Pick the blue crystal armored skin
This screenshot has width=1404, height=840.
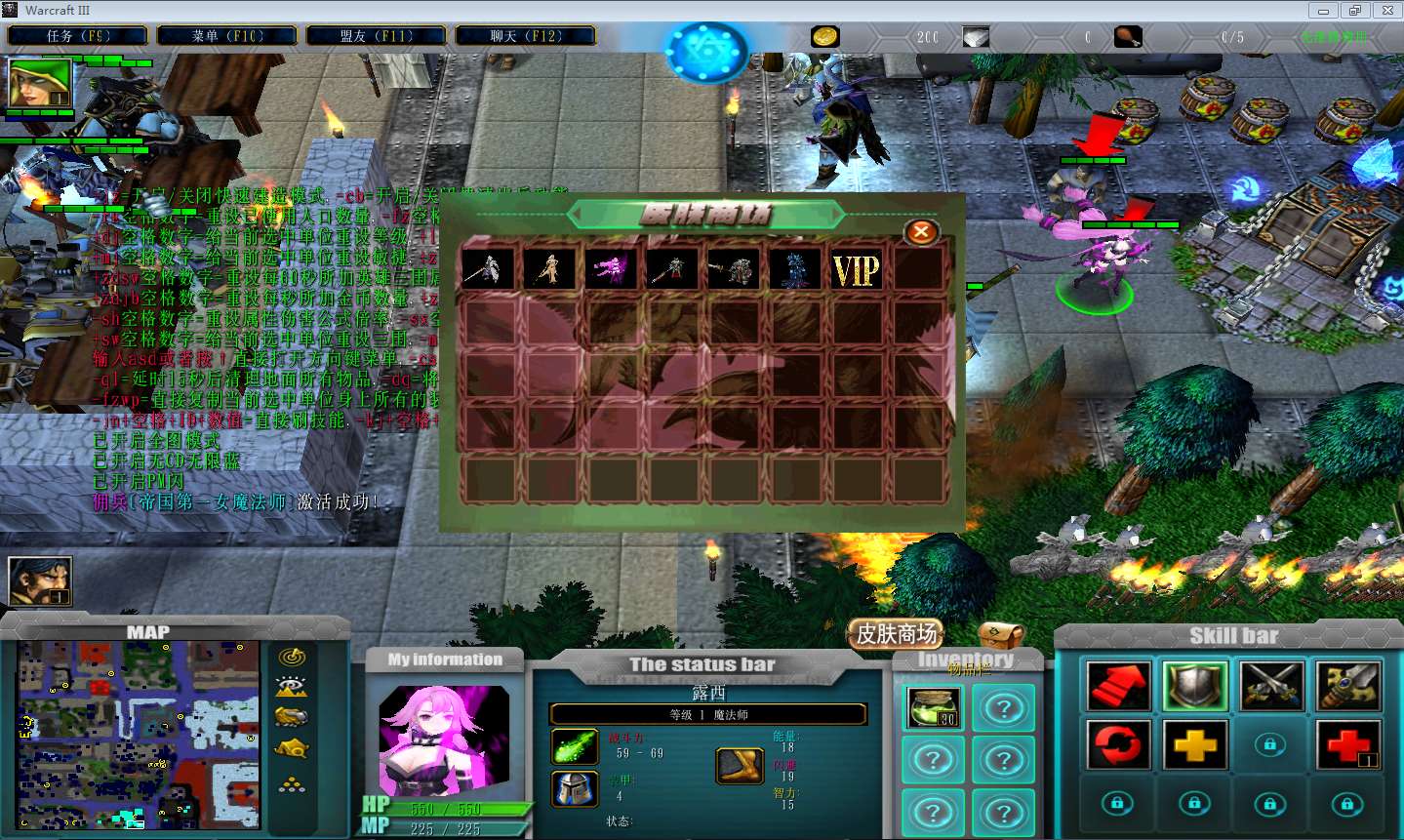(x=794, y=269)
